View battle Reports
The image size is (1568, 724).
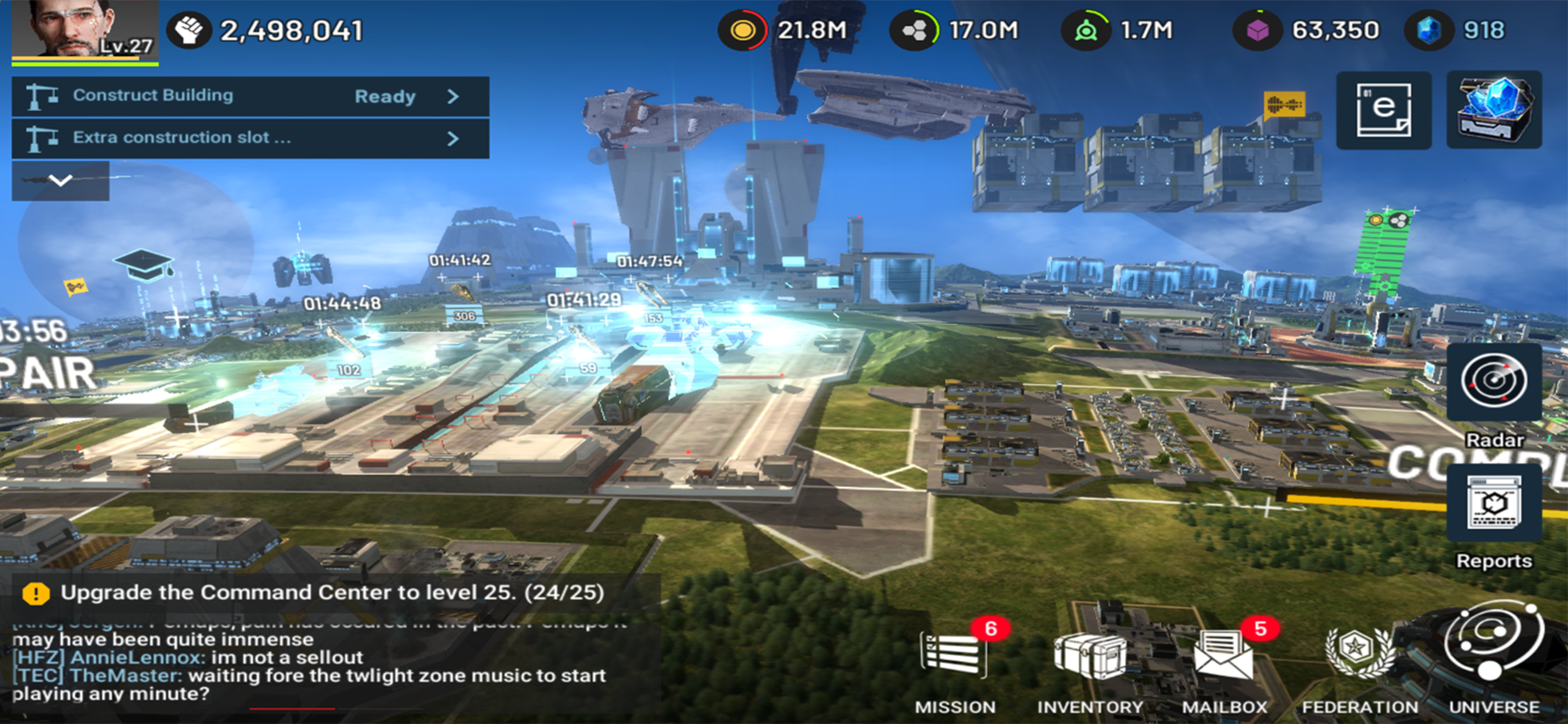(1494, 504)
